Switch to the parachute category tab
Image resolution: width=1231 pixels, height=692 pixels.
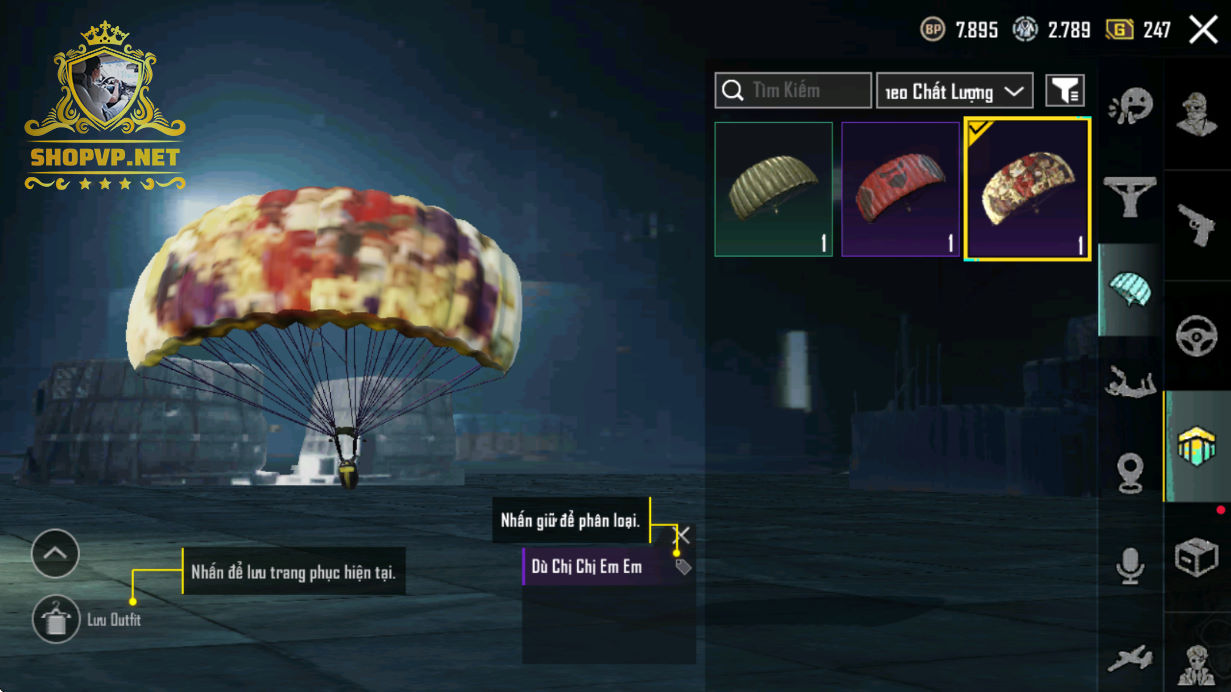[1130, 290]
